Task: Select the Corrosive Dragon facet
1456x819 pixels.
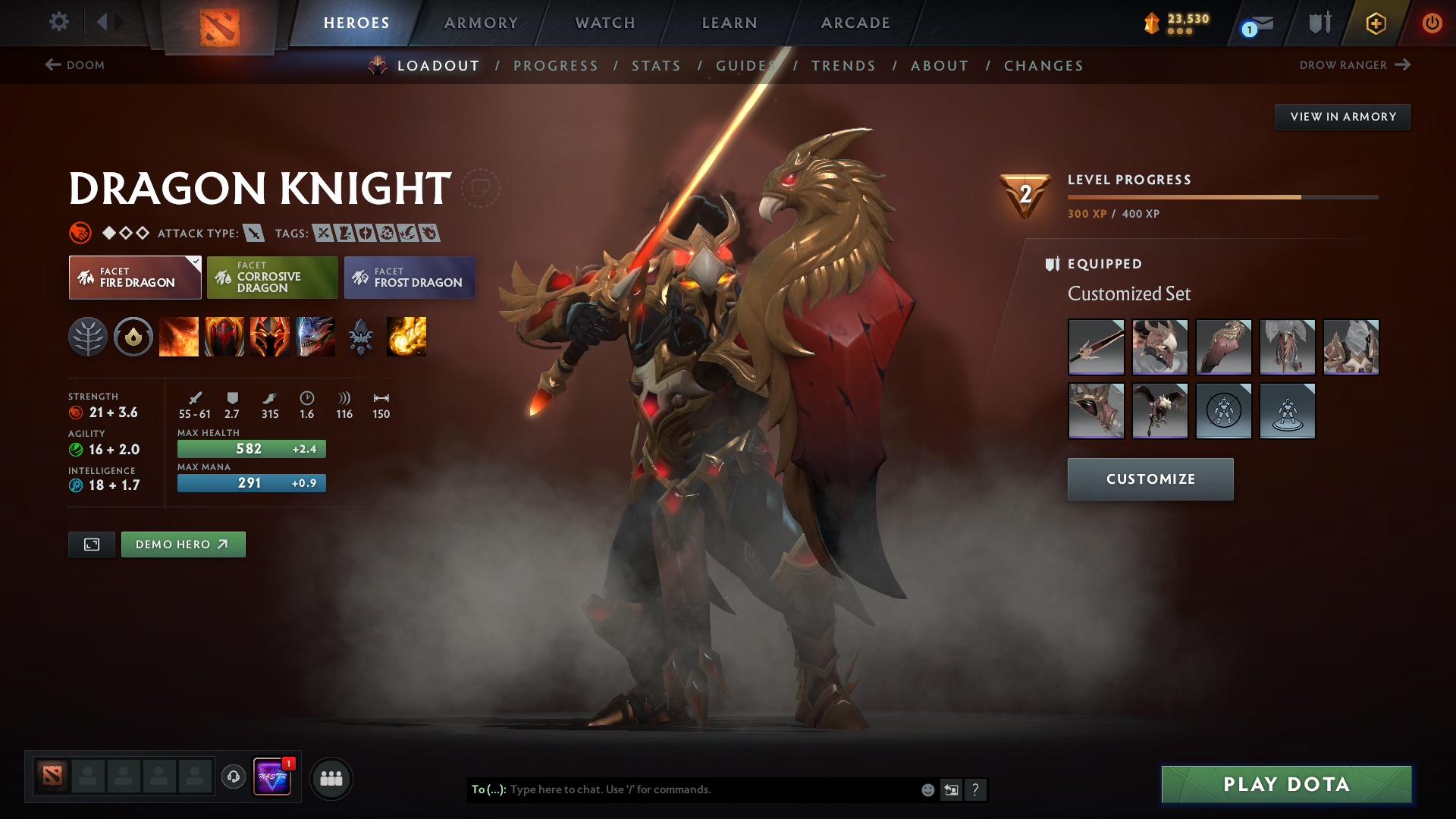Action: click(272, 278)
